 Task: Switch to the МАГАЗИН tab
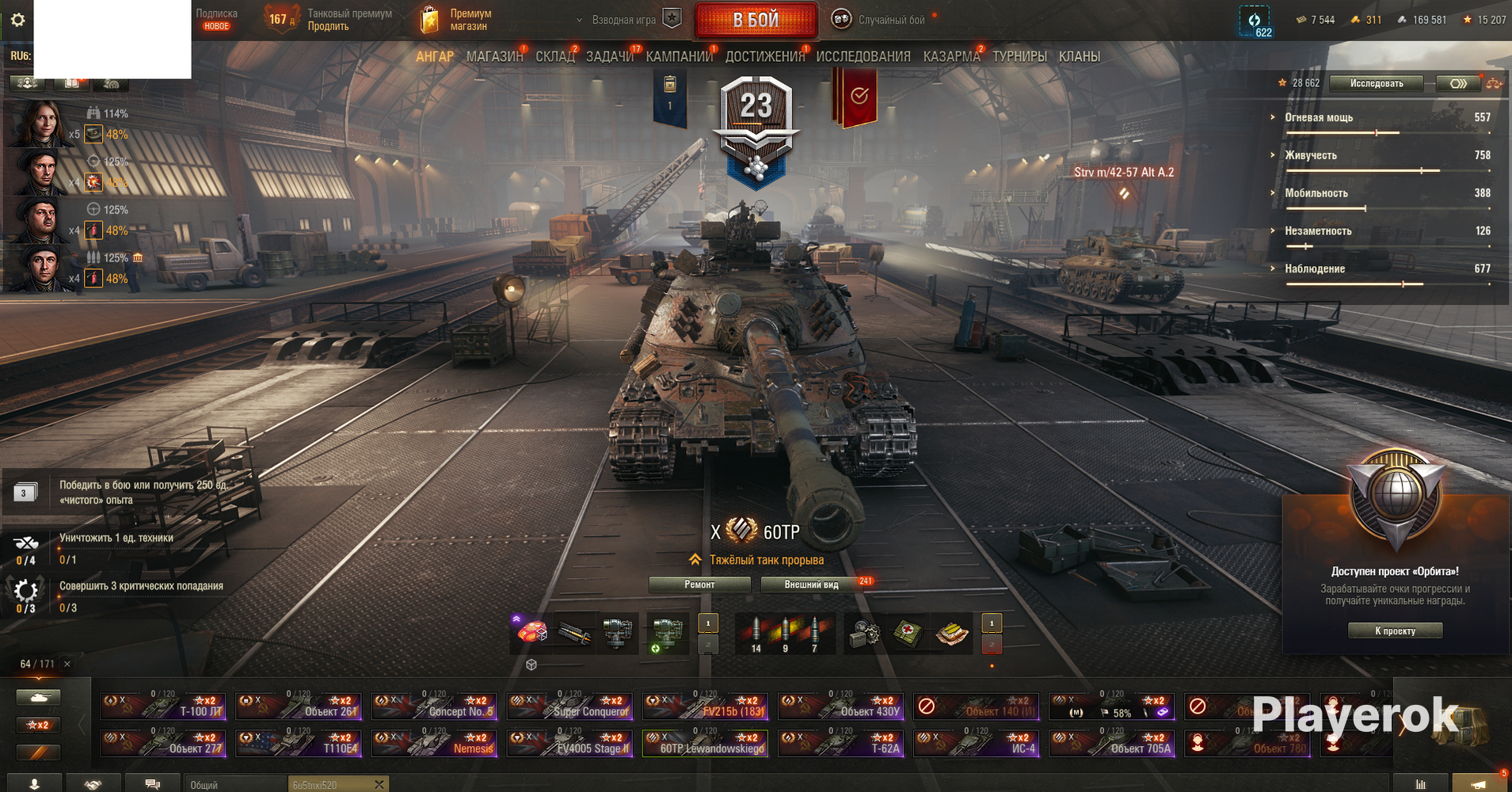point(494,57)
